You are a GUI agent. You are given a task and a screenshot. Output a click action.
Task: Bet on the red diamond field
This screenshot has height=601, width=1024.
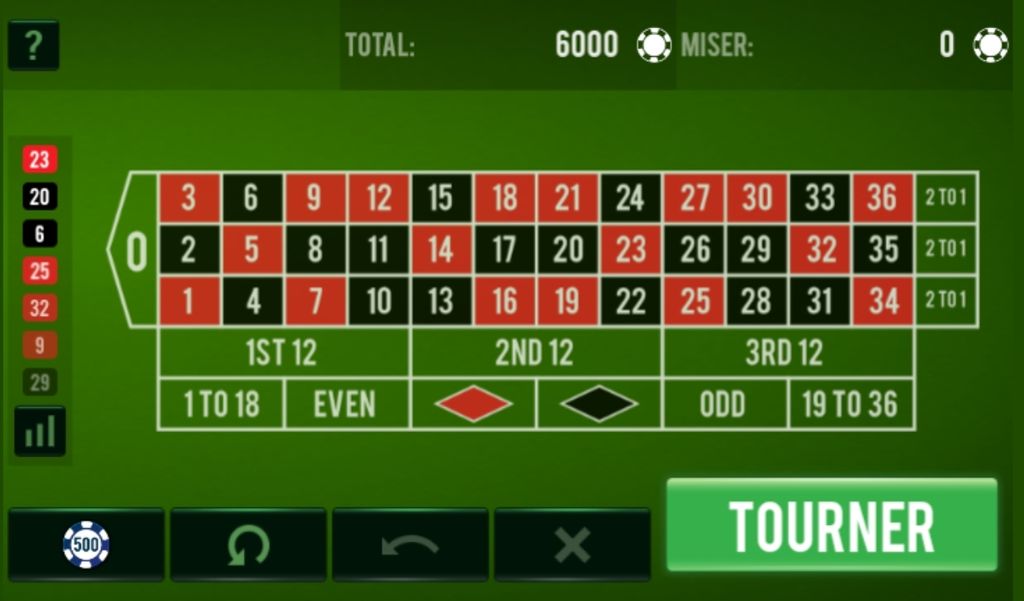click(473, 404)
